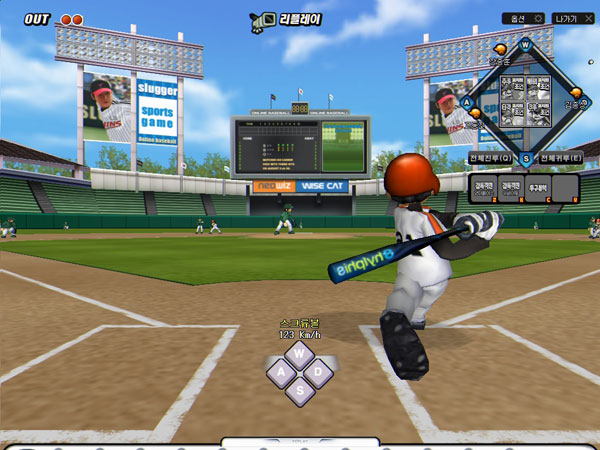Select 전체진루 advance all runners
This screenshot has width=600, height=450.
click(x=490, y=158)
